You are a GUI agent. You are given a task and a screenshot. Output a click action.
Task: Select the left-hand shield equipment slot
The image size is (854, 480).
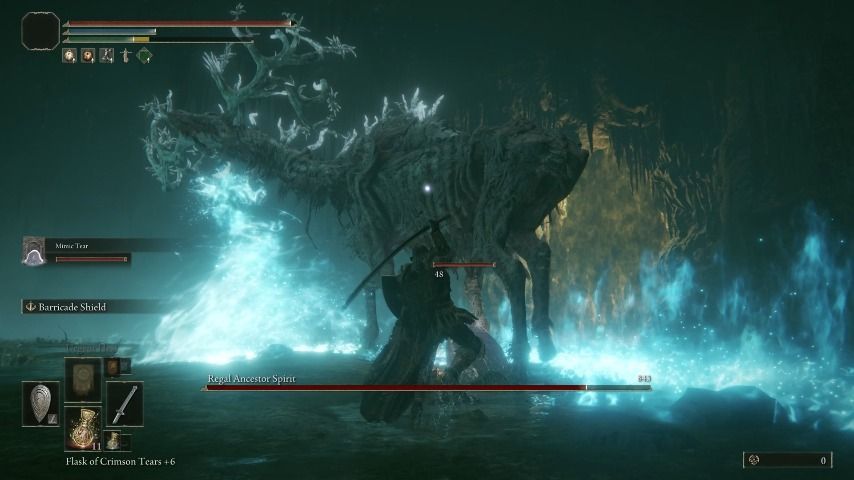coord(41,403)
